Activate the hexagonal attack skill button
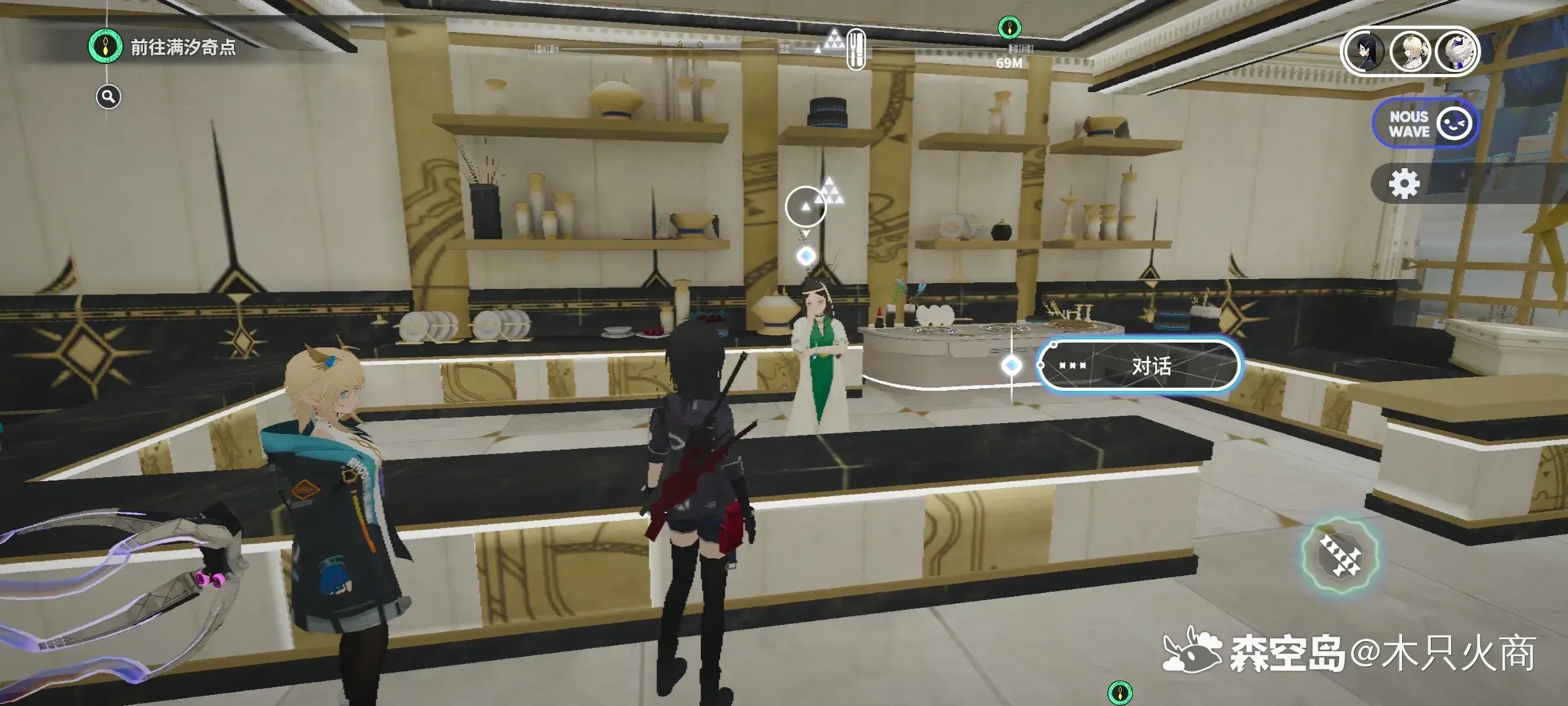The height and width of the screenshot is (706, 1568). [x=1339, y=556]
